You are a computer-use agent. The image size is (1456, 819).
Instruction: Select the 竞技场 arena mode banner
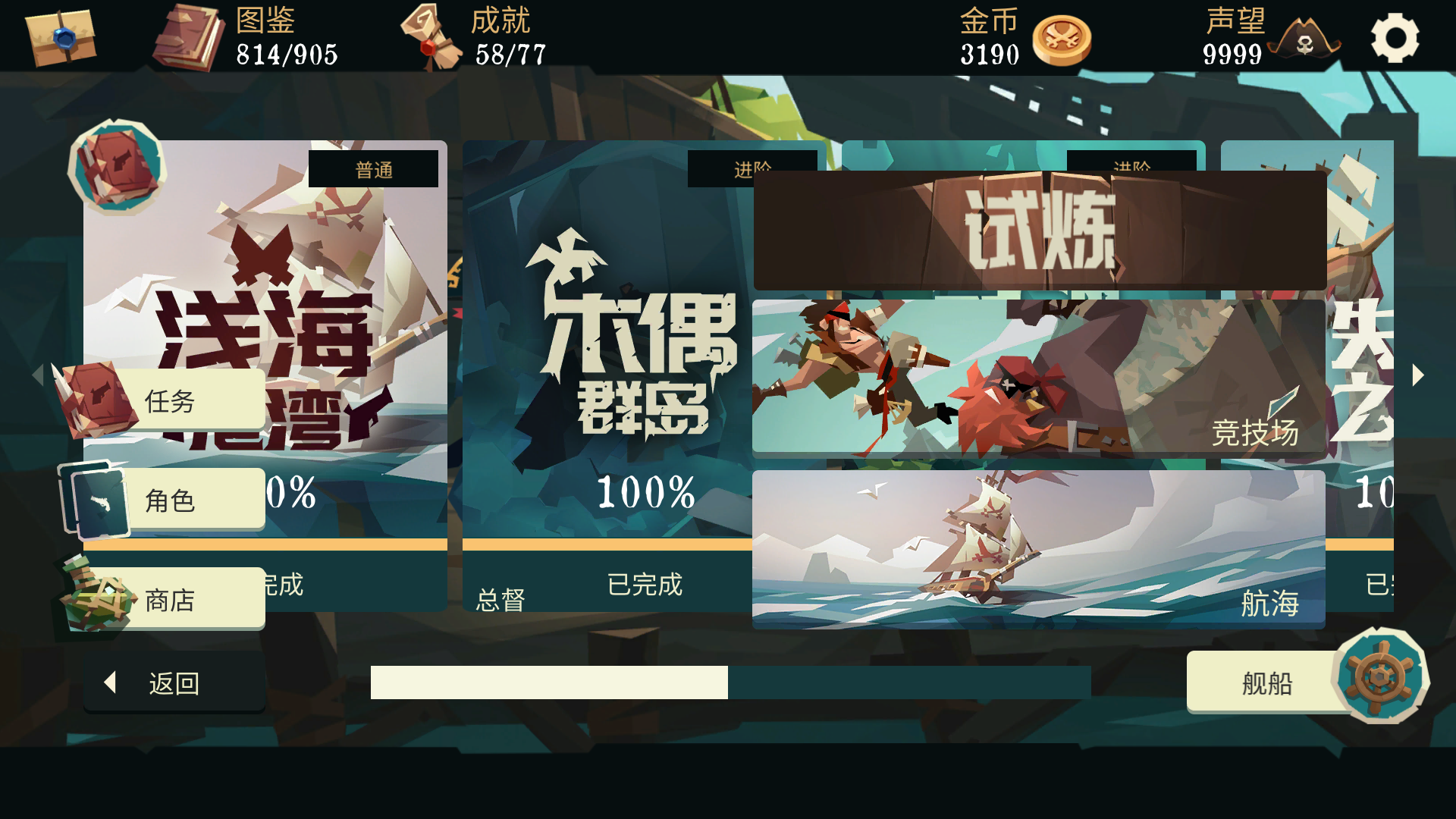pos(1039,374)
